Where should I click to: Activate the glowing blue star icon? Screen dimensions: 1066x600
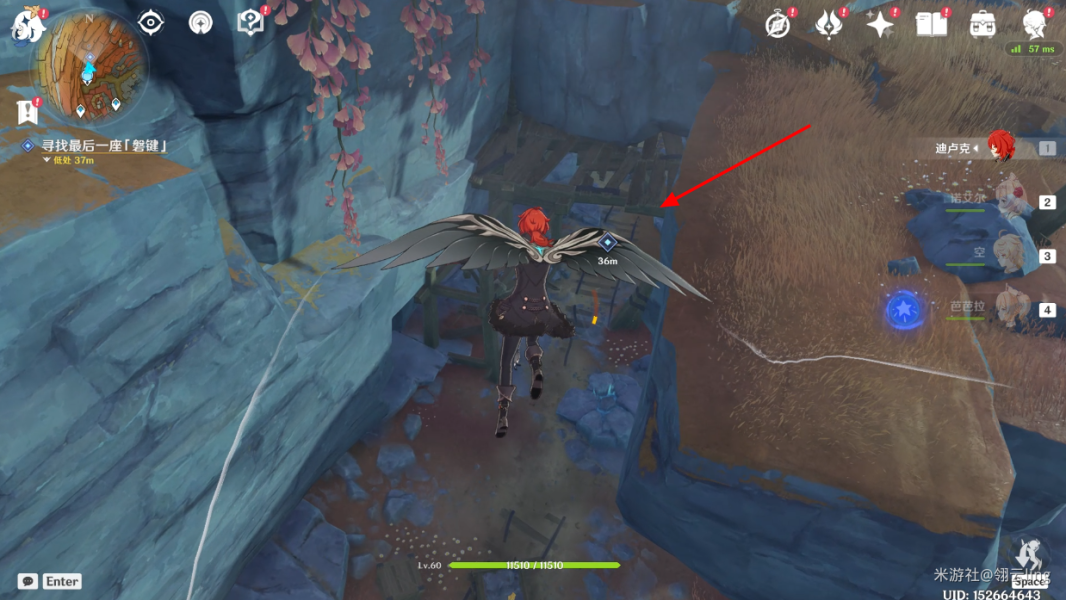pos(903,310)
